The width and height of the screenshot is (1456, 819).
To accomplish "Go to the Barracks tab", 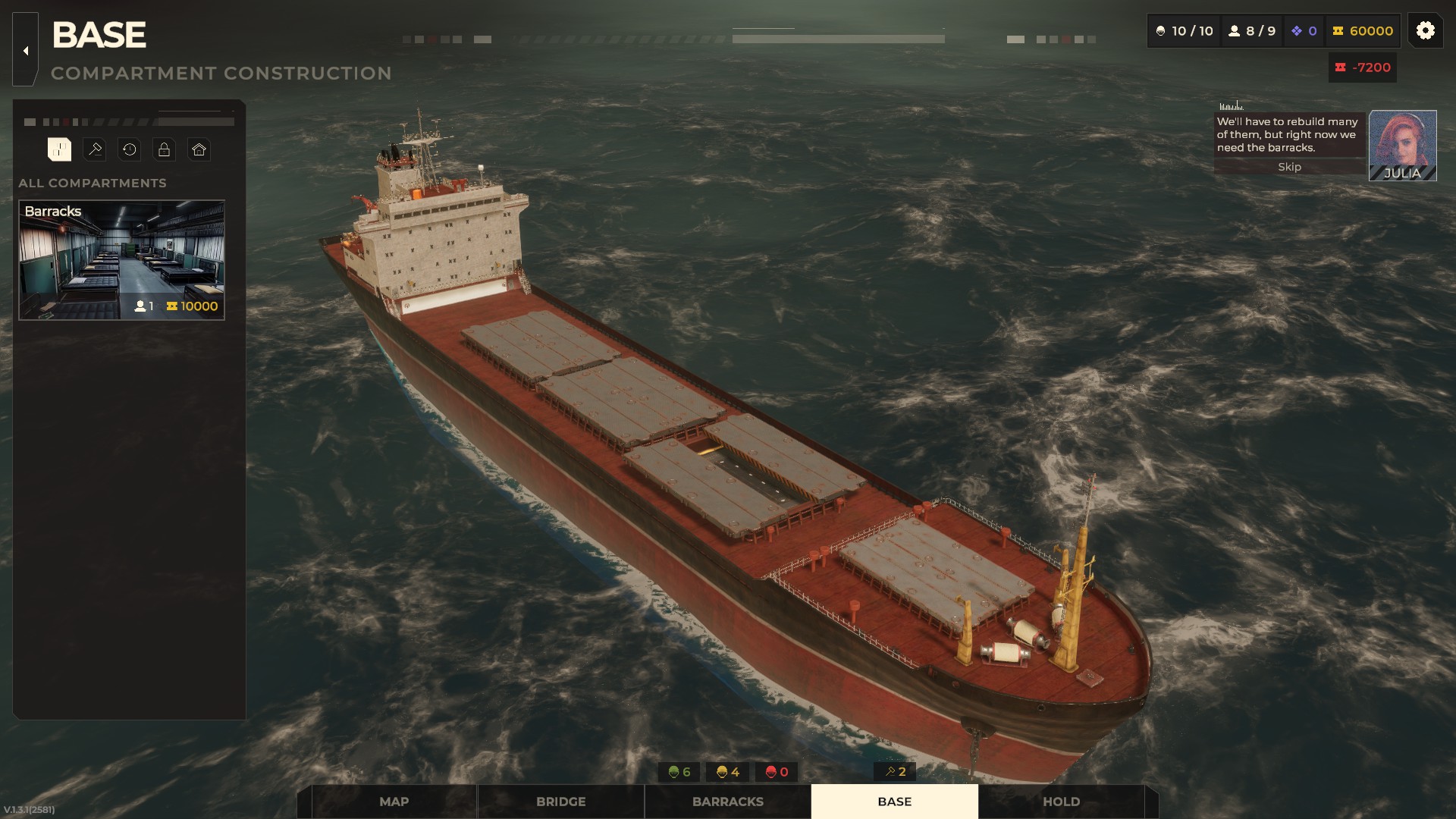I will (727, 802).
